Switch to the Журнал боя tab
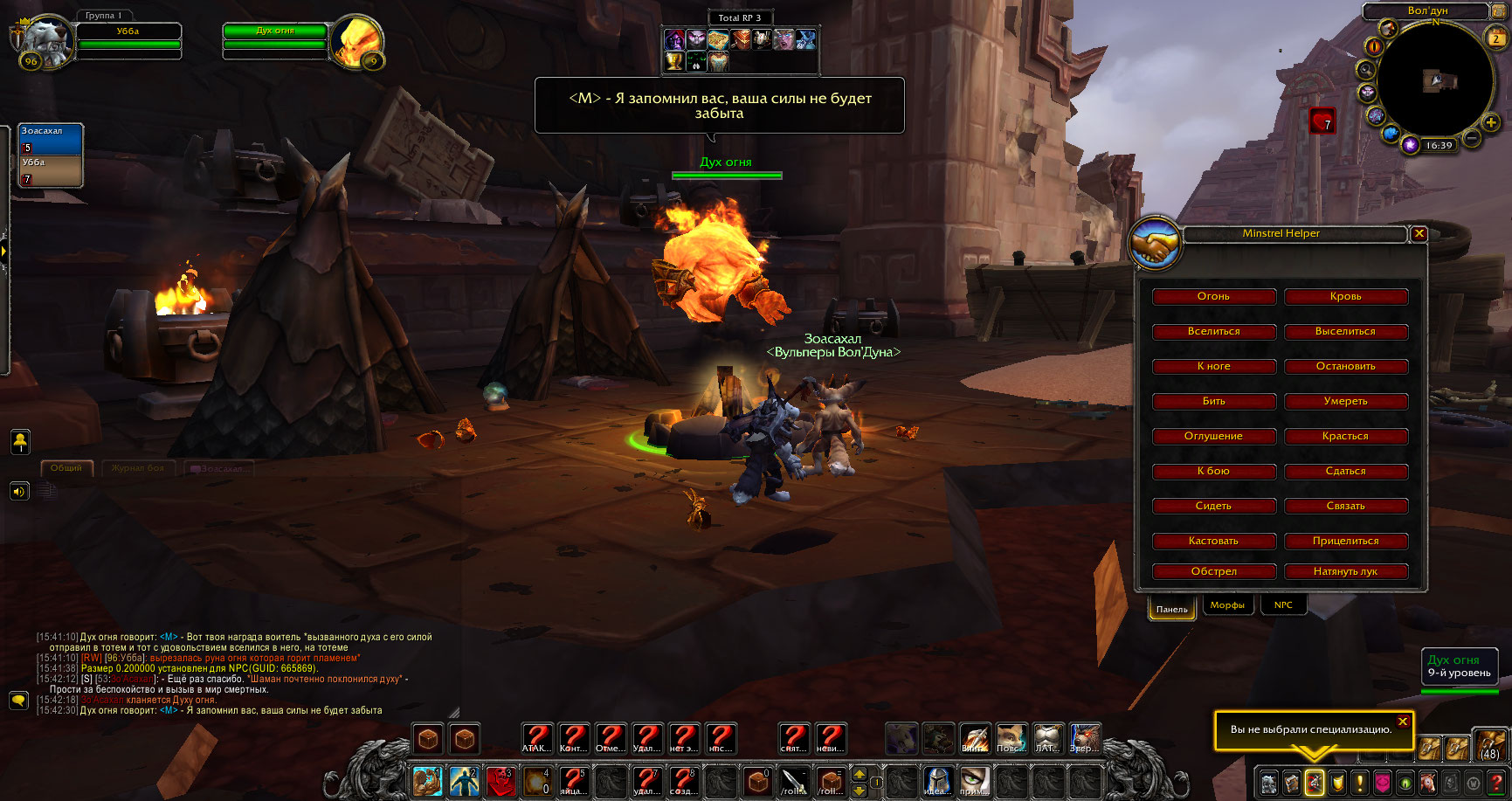The width and height of the screenshot is (1512, 801). 138,468
